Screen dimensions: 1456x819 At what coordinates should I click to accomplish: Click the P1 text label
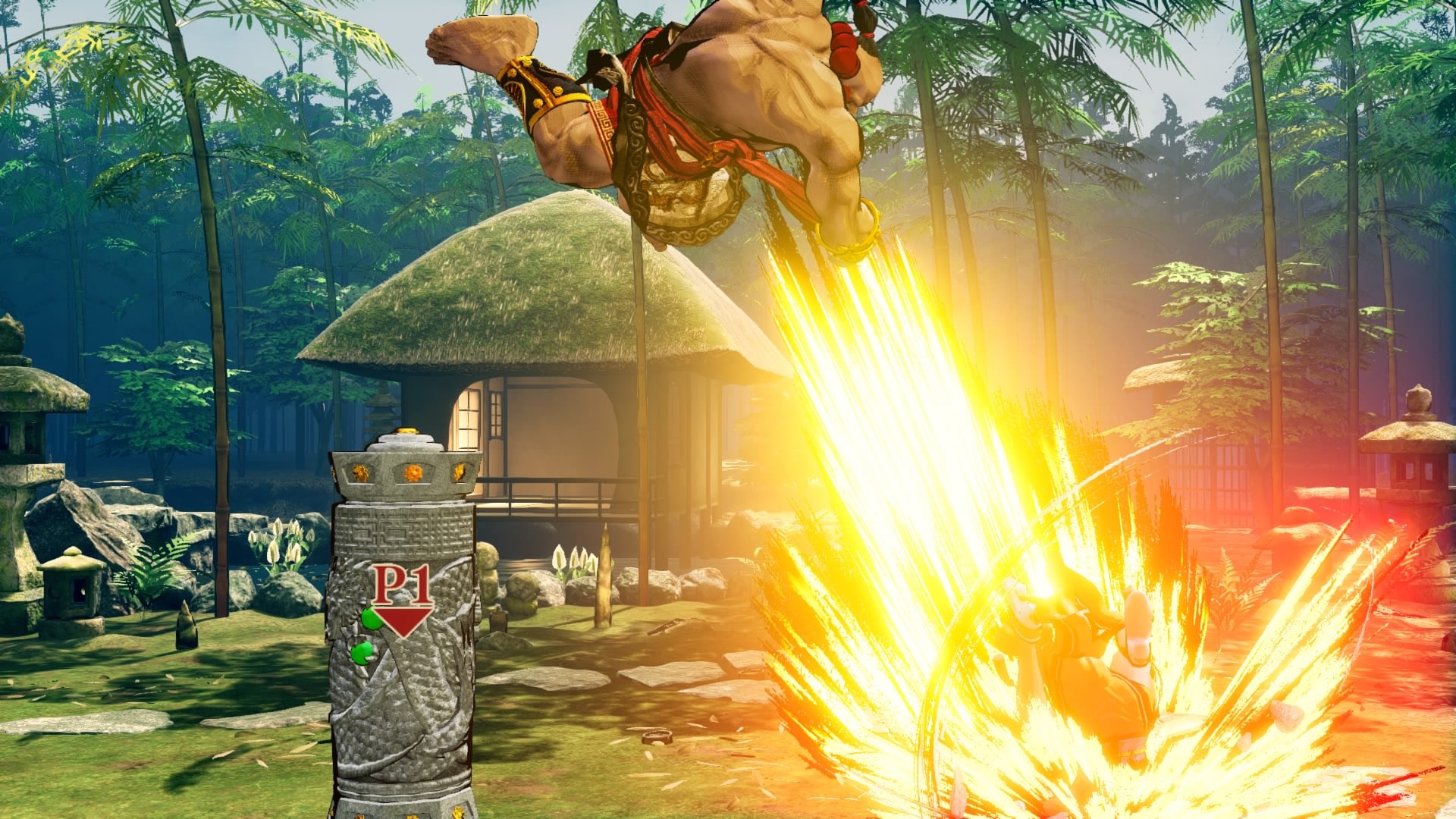402,583
